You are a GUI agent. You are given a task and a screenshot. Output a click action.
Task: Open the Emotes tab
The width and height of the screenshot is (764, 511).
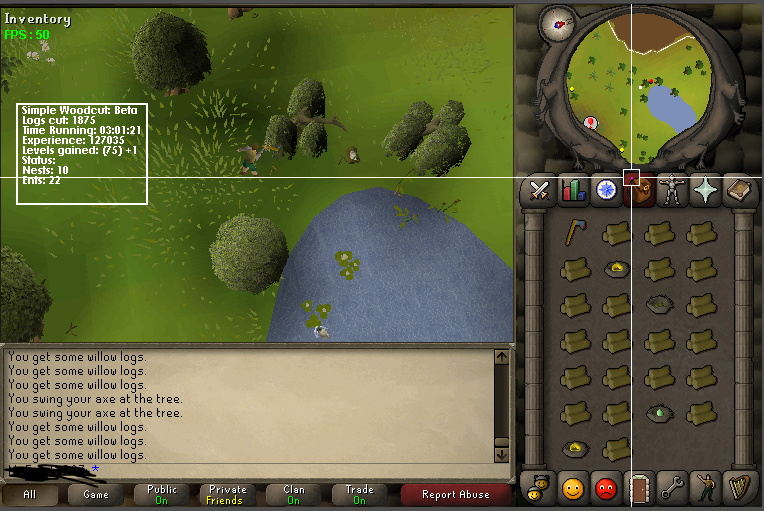coord(706,489)
